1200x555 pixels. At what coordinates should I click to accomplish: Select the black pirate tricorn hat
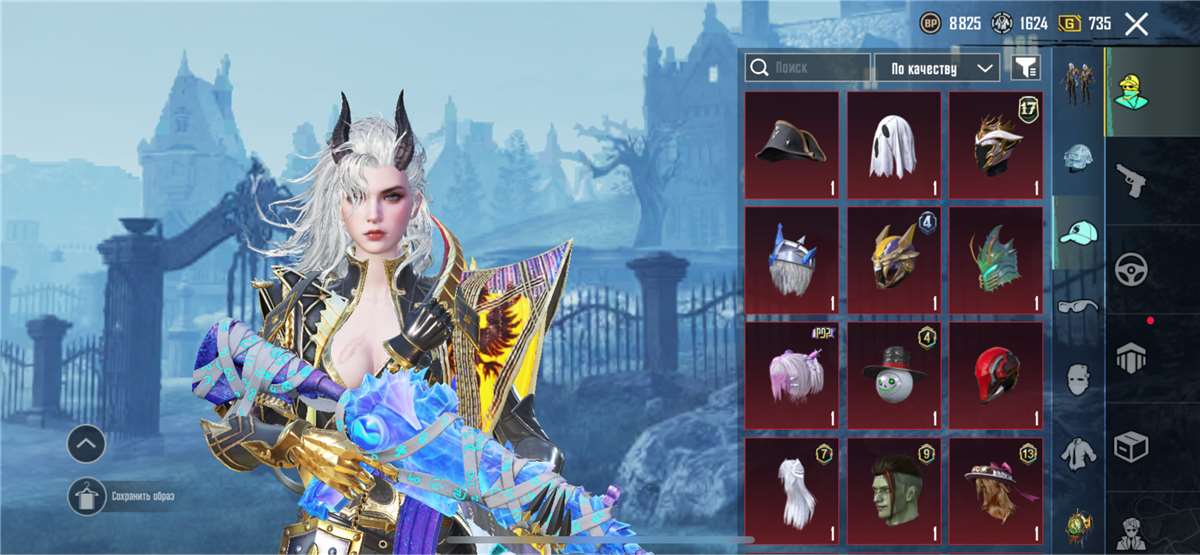(x=791, y=145)
